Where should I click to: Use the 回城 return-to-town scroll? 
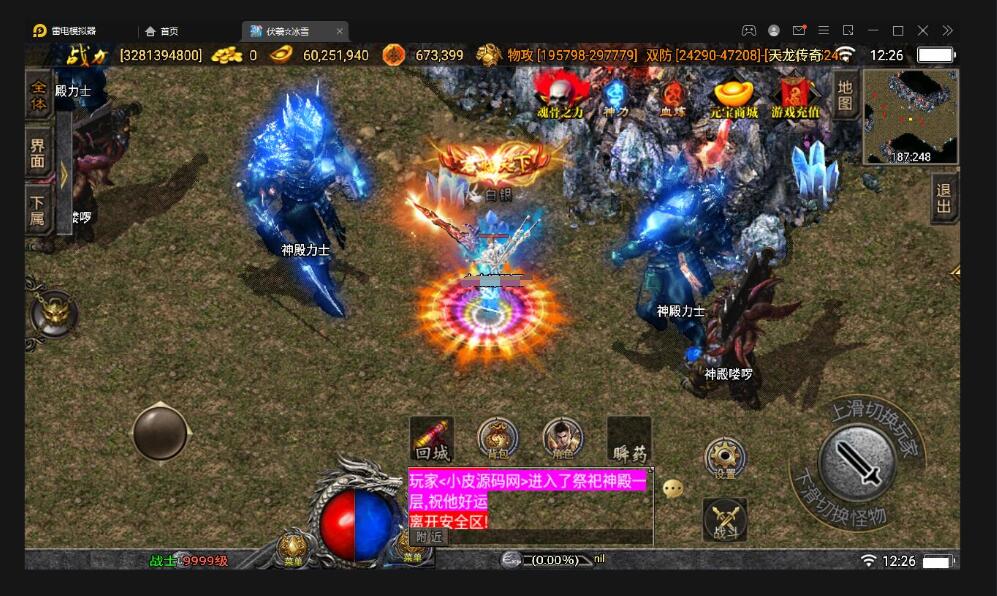432,438
